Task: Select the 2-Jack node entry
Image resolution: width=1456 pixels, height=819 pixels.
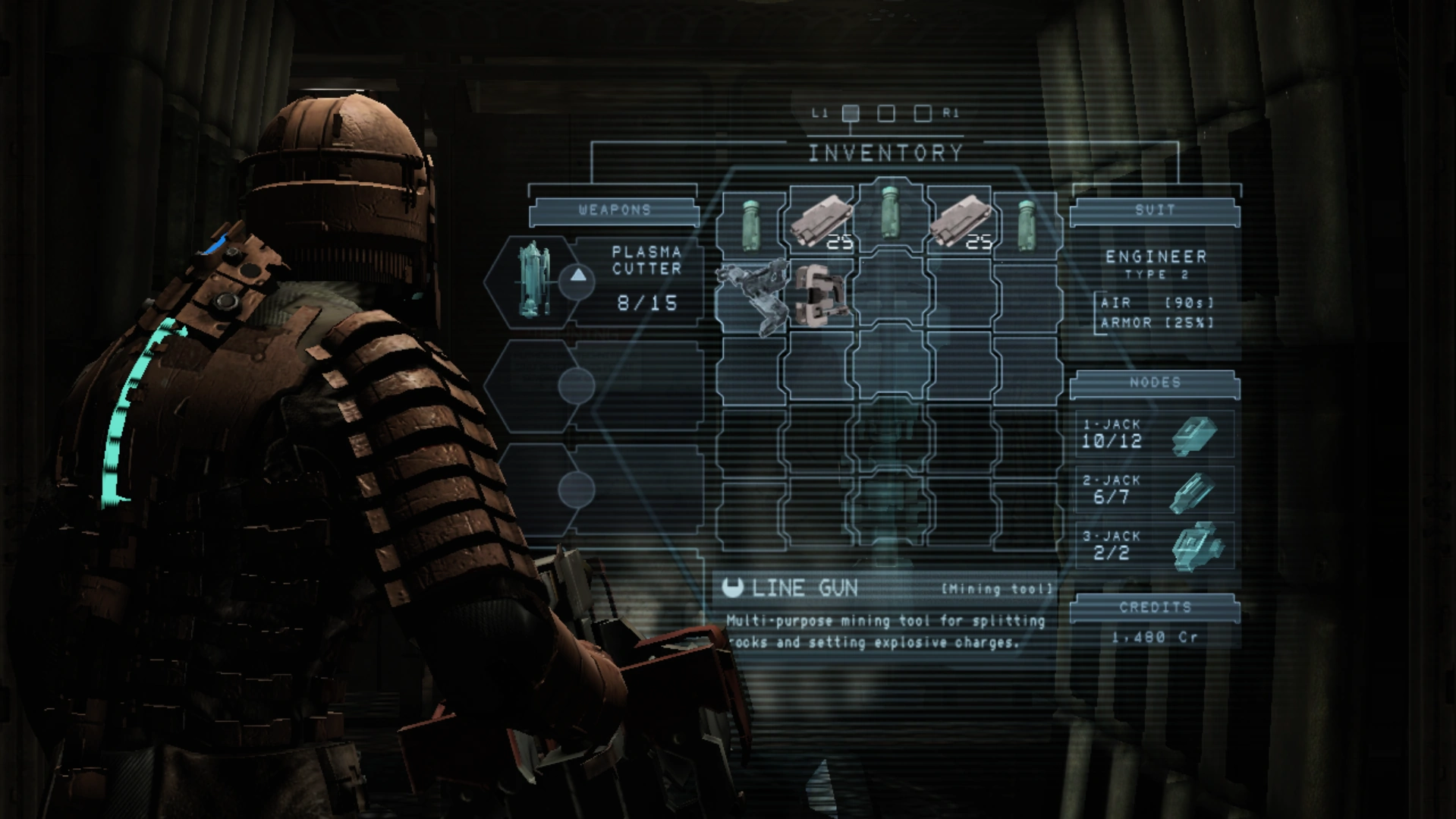Action: (1154, 490)
